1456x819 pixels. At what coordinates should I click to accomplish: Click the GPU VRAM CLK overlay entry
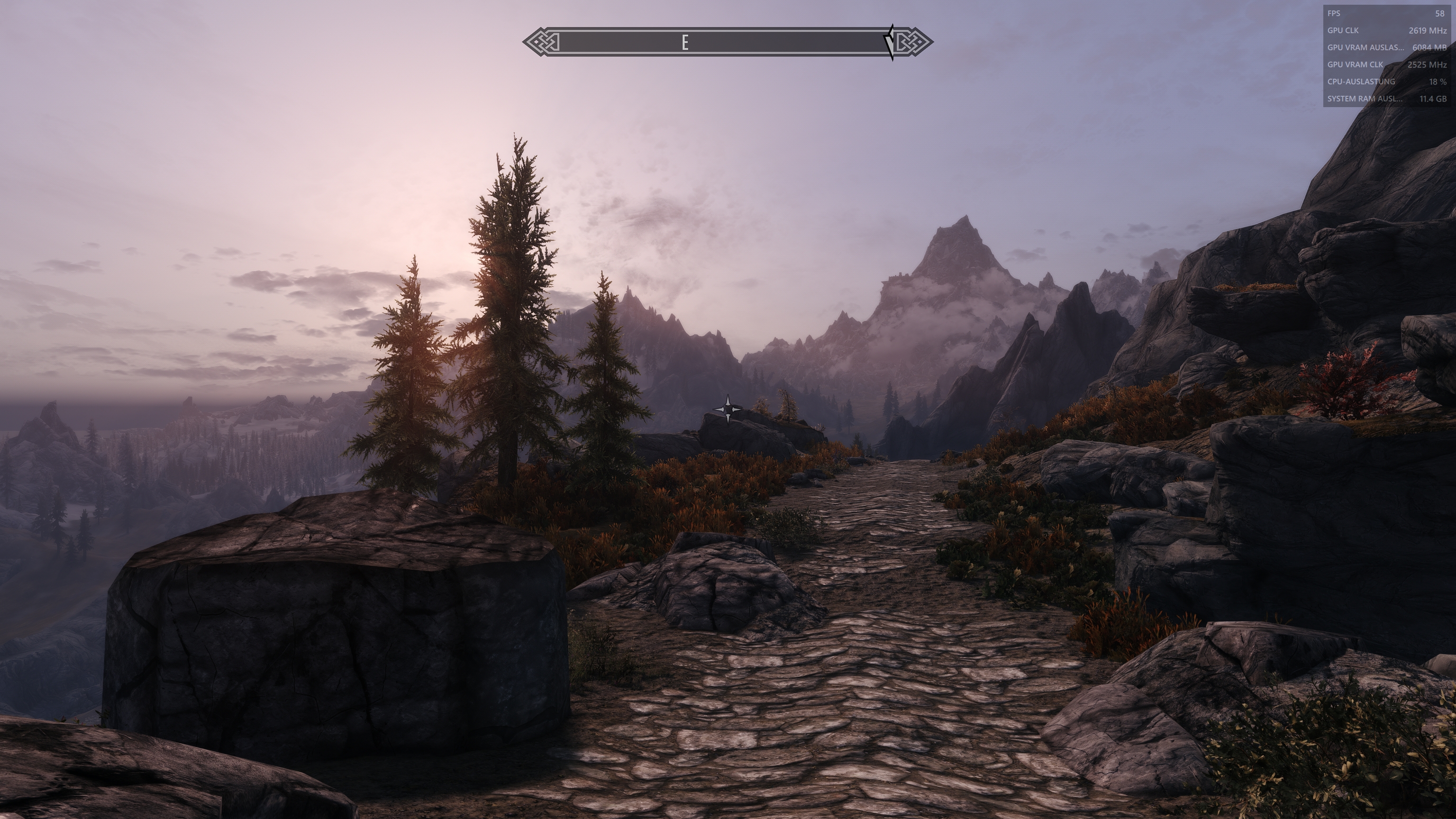click(1356, 64)
